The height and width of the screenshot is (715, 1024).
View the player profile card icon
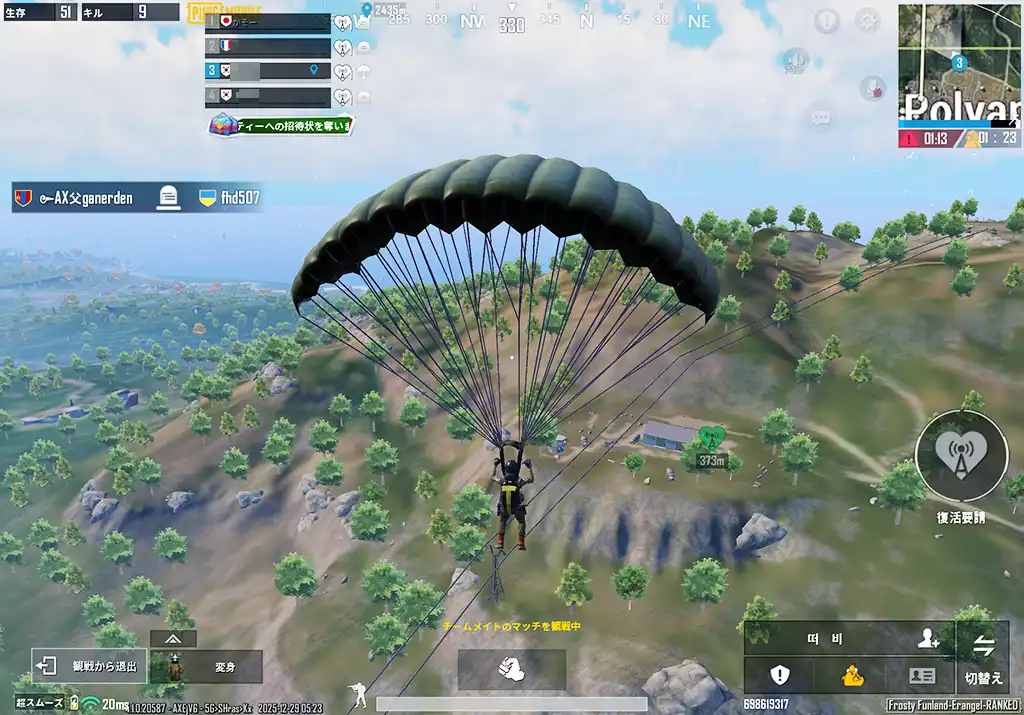tap(921, 675)
